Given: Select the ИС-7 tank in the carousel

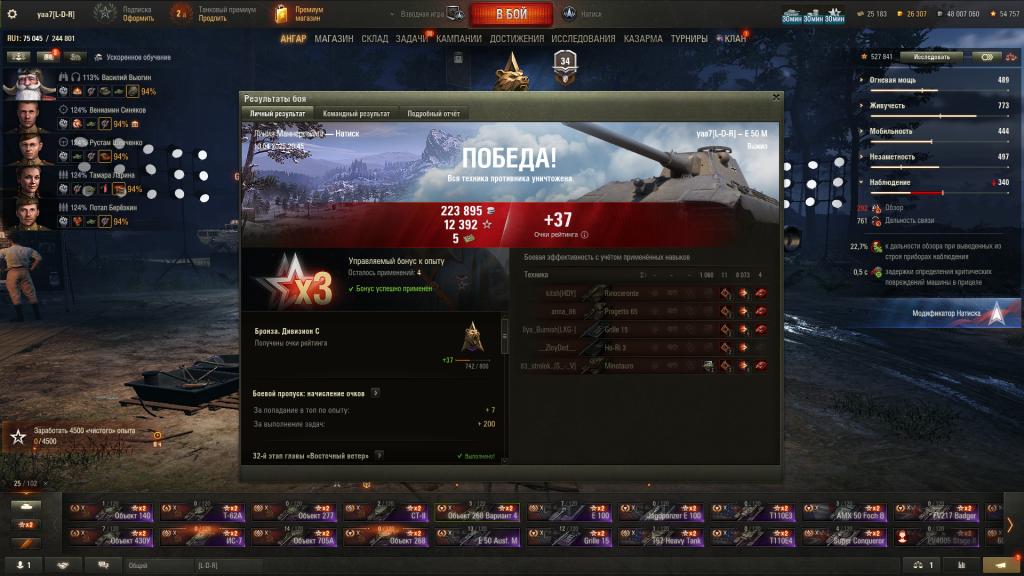Looking at the screenshot, I should [x=200, y=538].
